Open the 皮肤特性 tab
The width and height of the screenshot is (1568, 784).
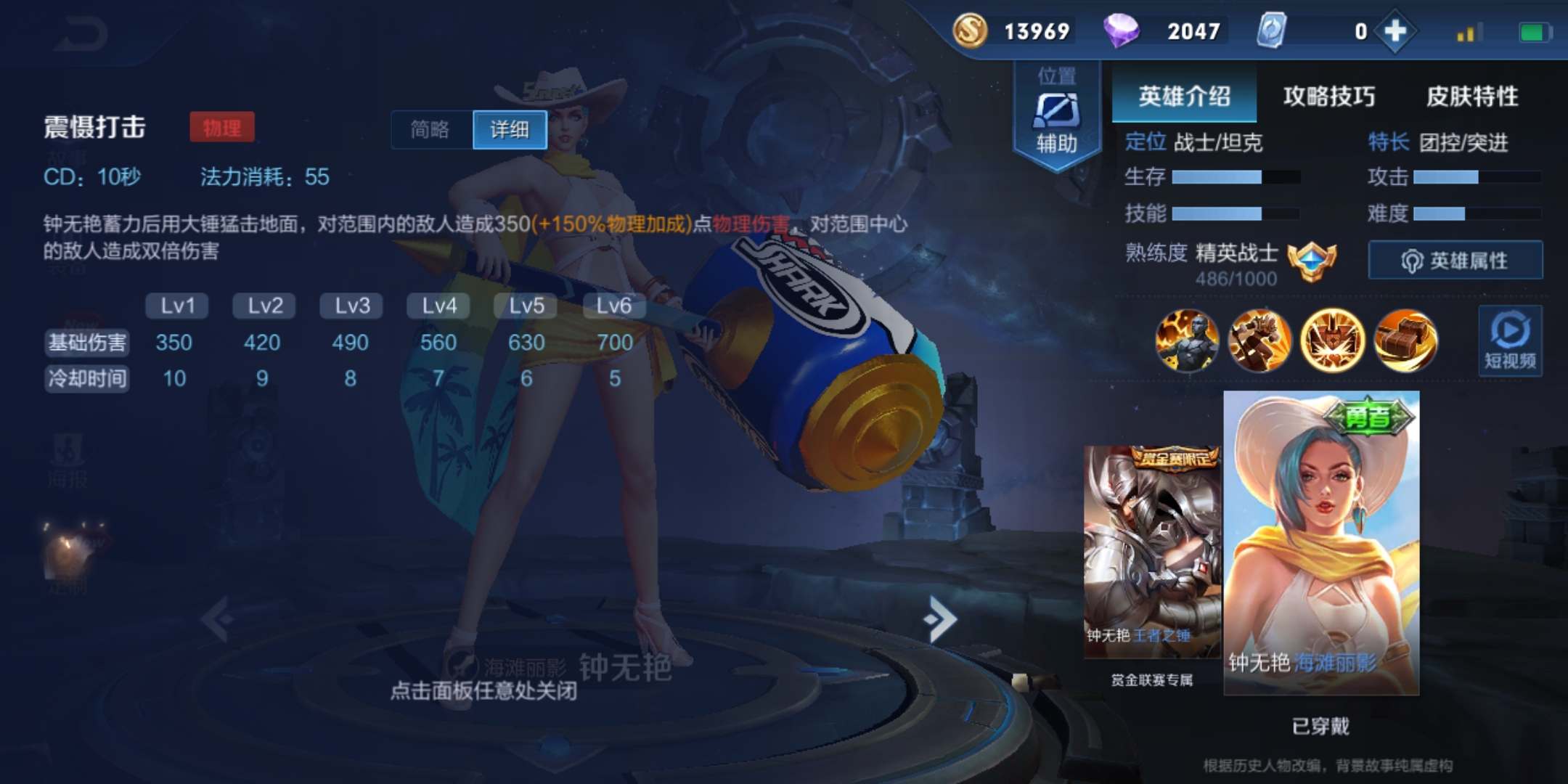(1472, 96)
